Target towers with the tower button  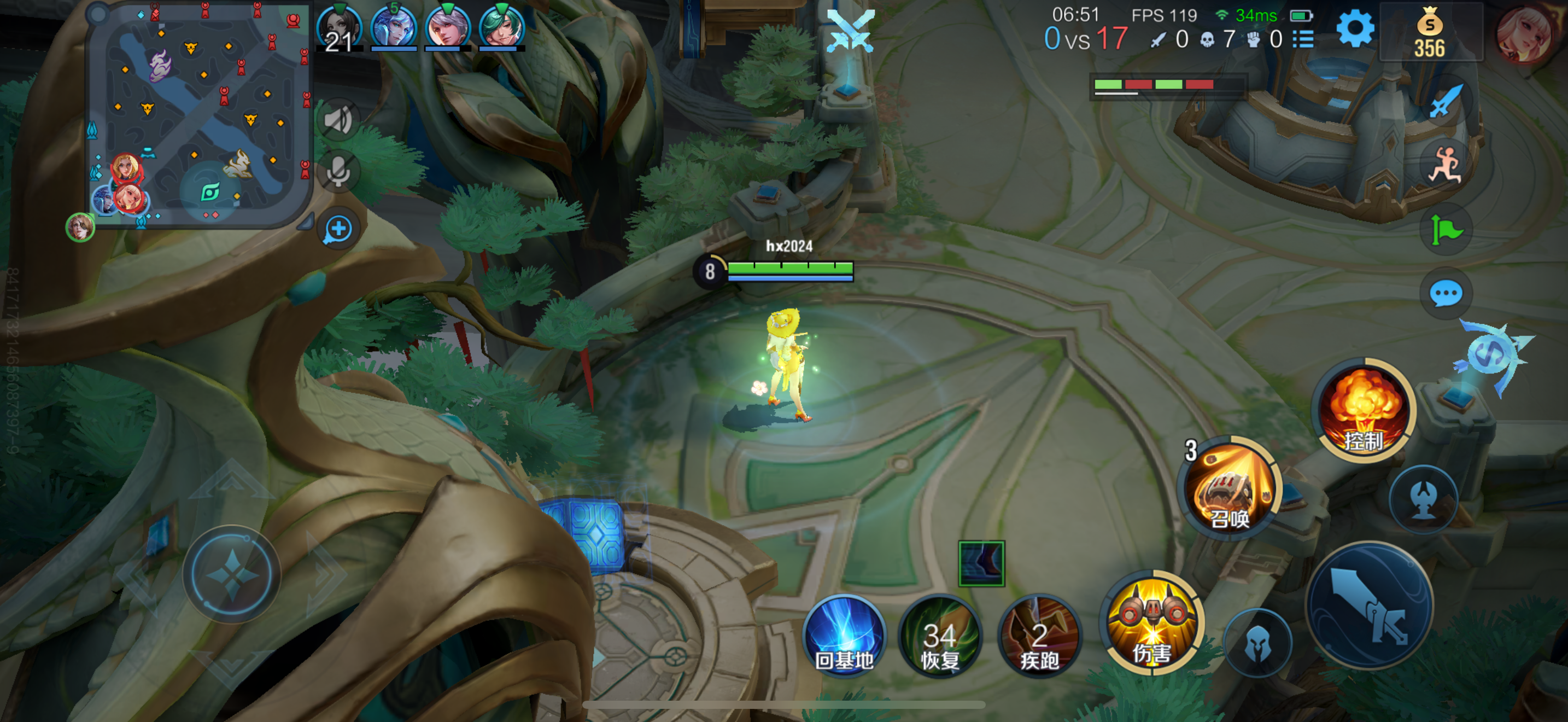pos(1423,499)
